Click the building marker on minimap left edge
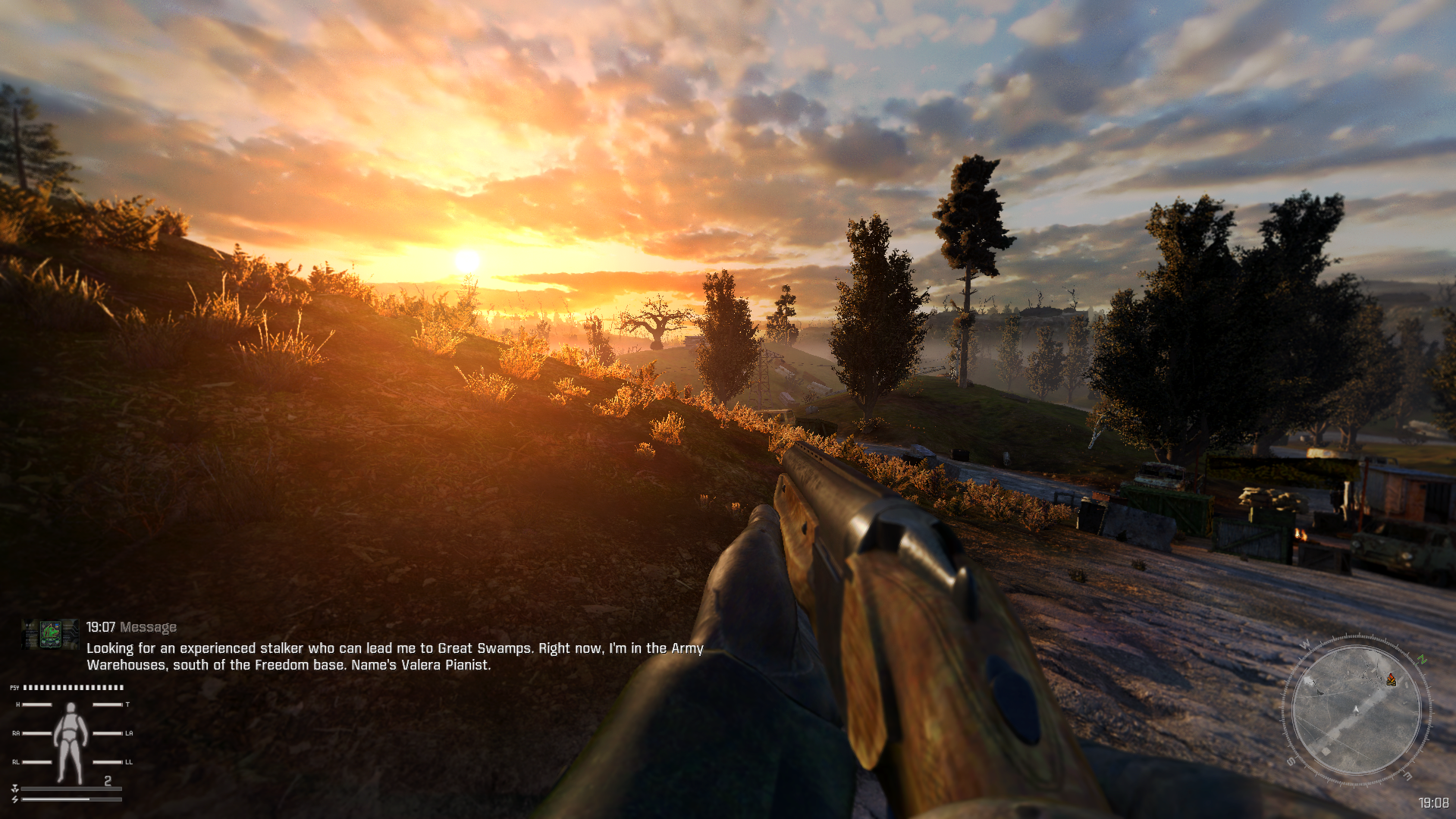The width and height of the screenshot is (1456, 819). click(1309, 680)
